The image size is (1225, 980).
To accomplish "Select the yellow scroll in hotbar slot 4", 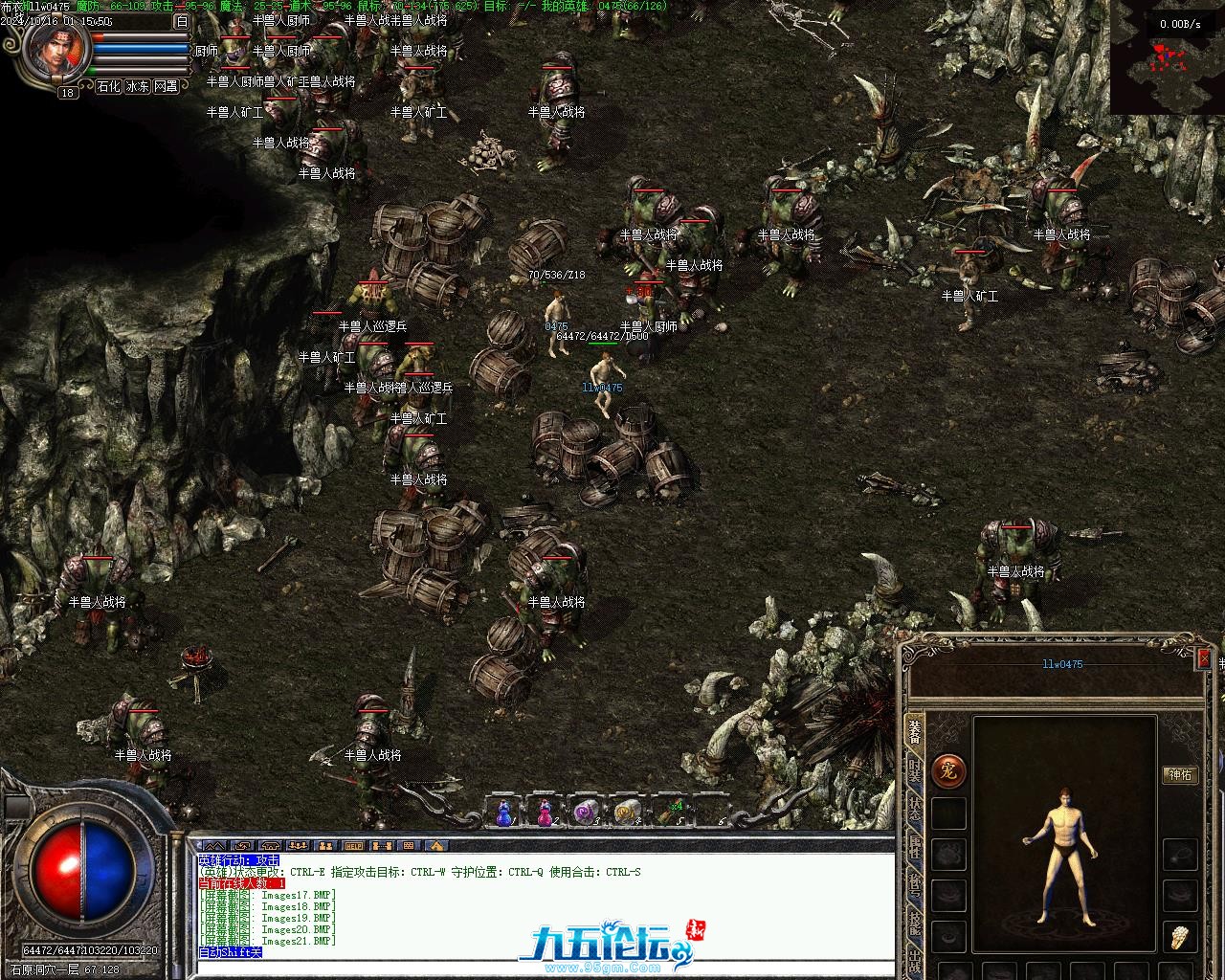I will tap(627, 813).
